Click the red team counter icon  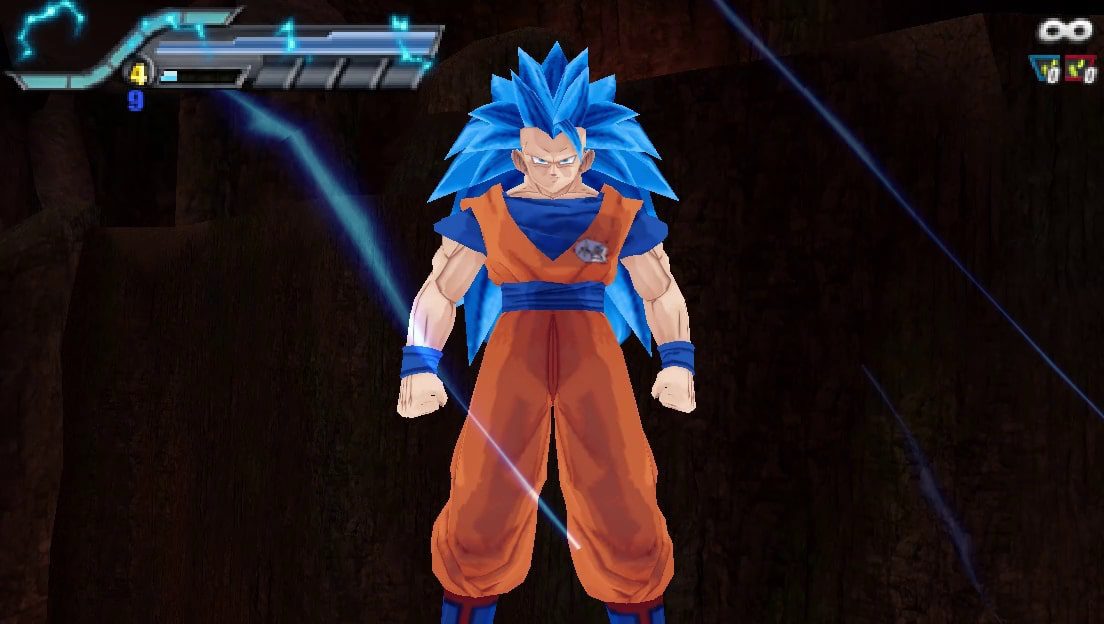coord(1080,68)
